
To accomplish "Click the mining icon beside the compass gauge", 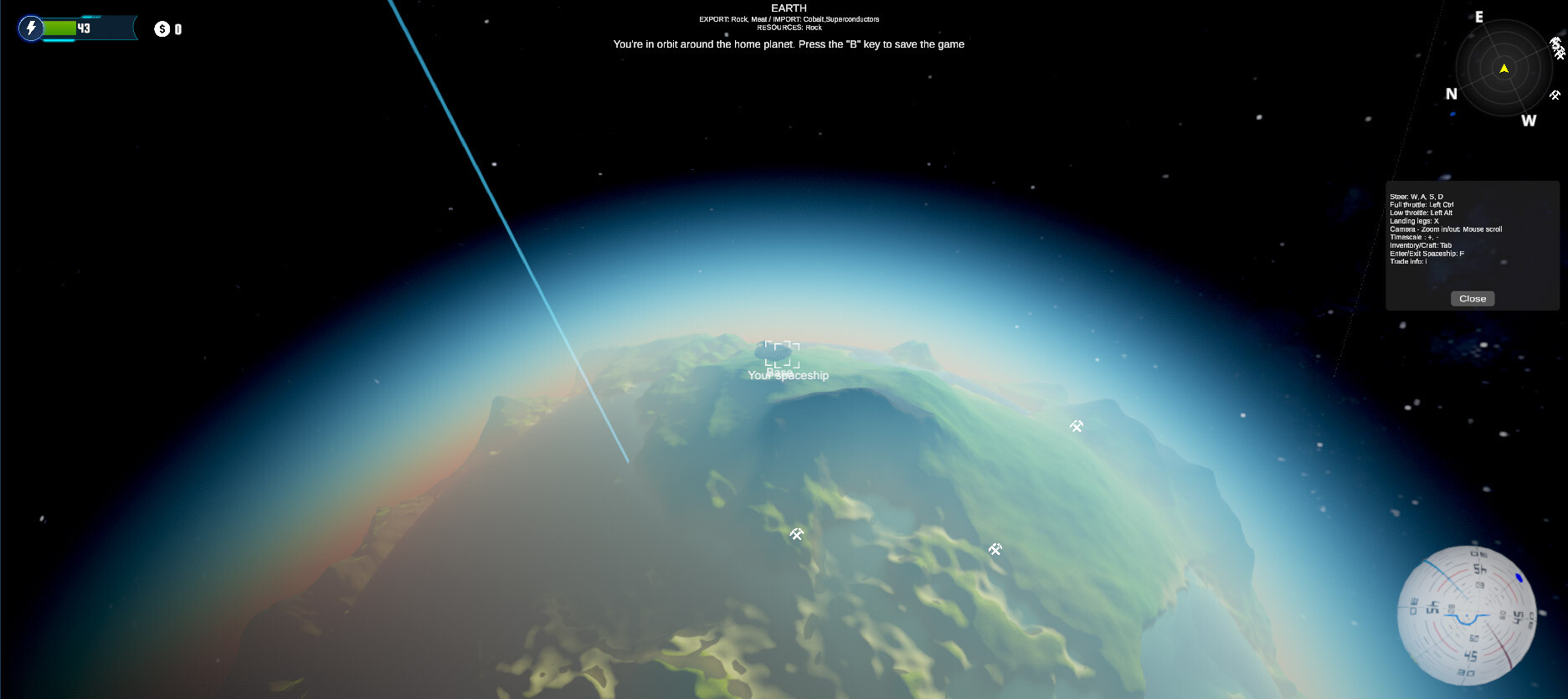I will pyautogui.click(x=1555, y=95).
